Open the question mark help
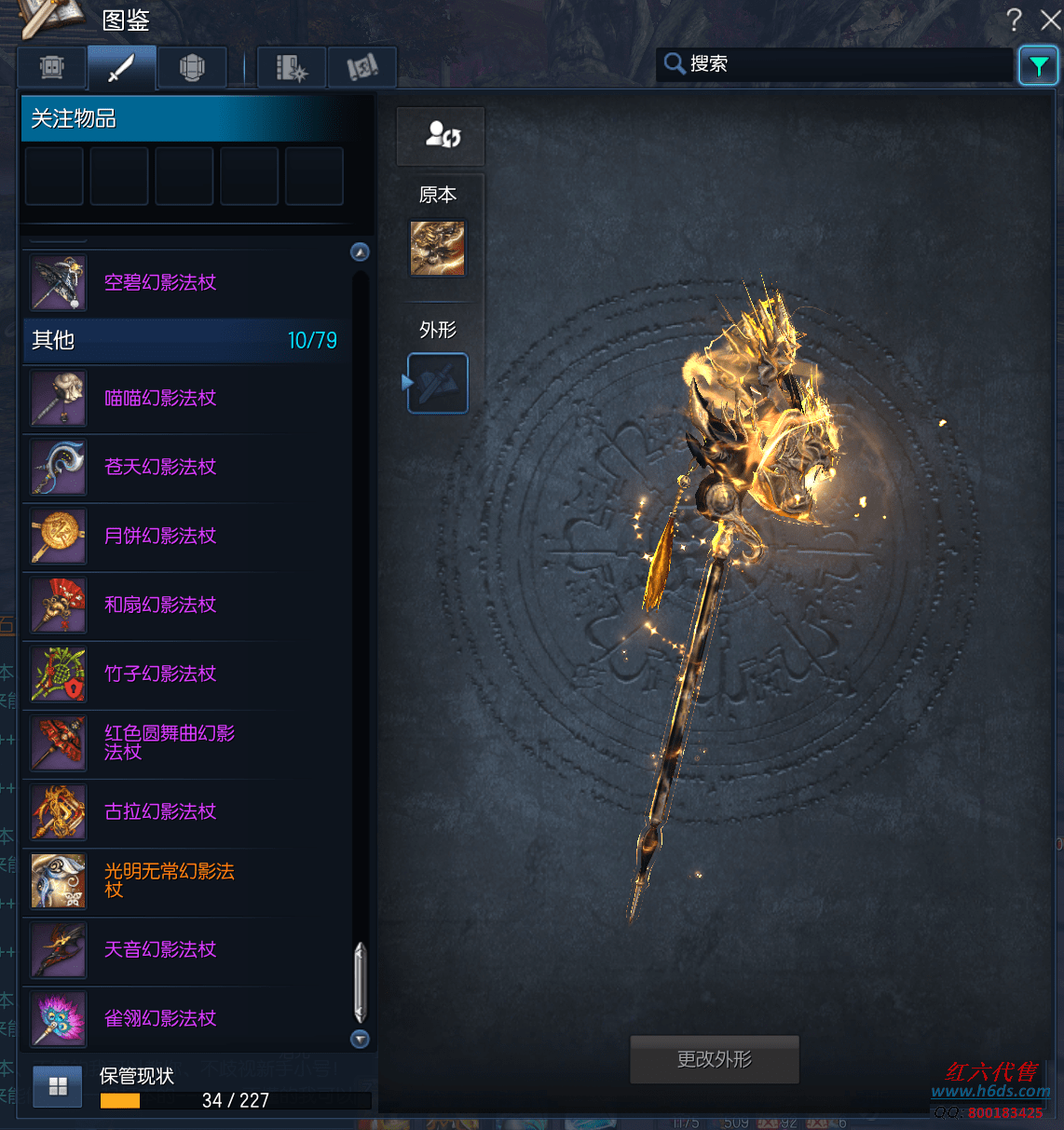Image resolution: width=1064 pixels, height=1130 pixels. pos(1015,20)
